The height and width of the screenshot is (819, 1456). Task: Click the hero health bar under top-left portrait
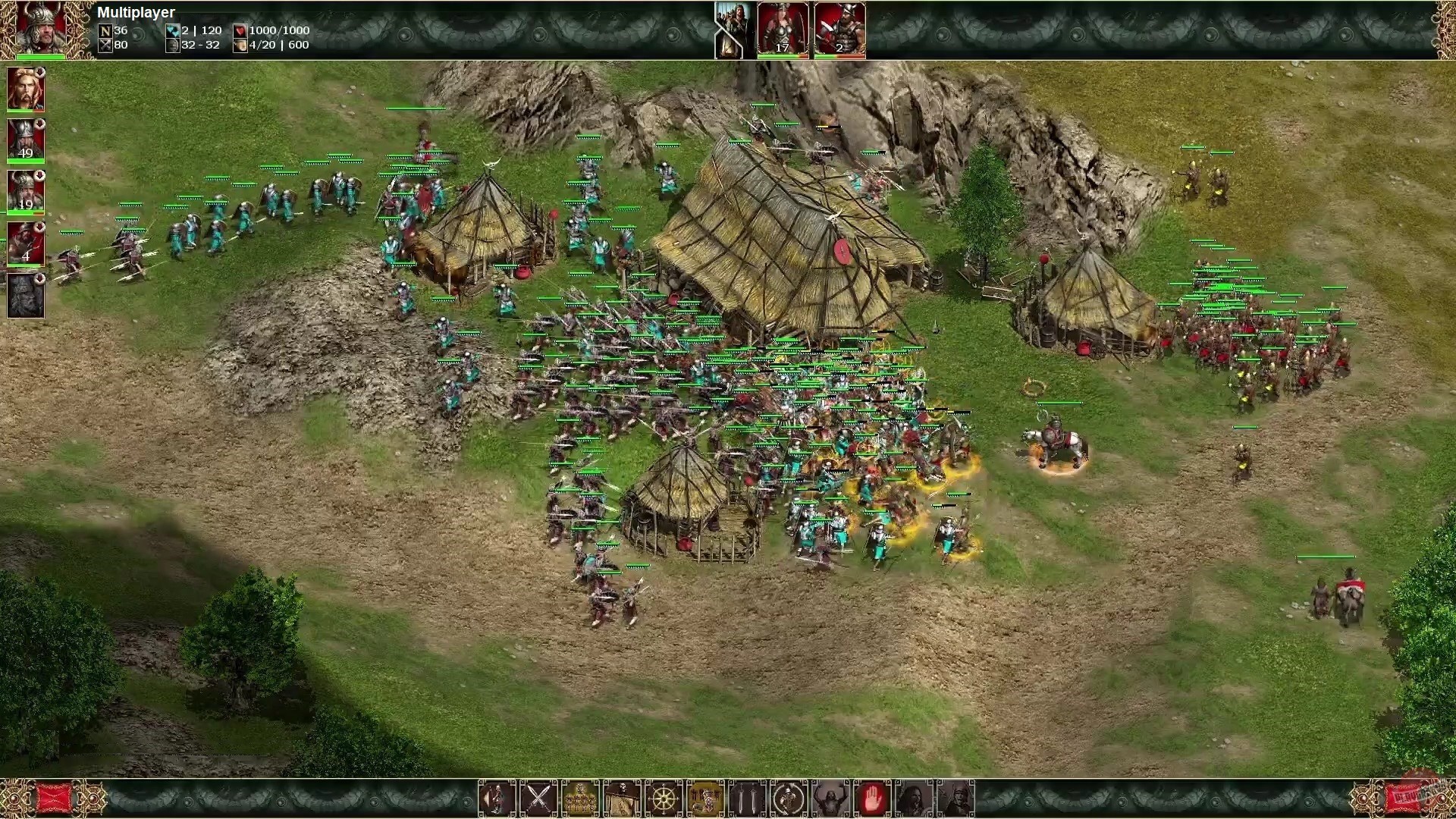point(42,56)
